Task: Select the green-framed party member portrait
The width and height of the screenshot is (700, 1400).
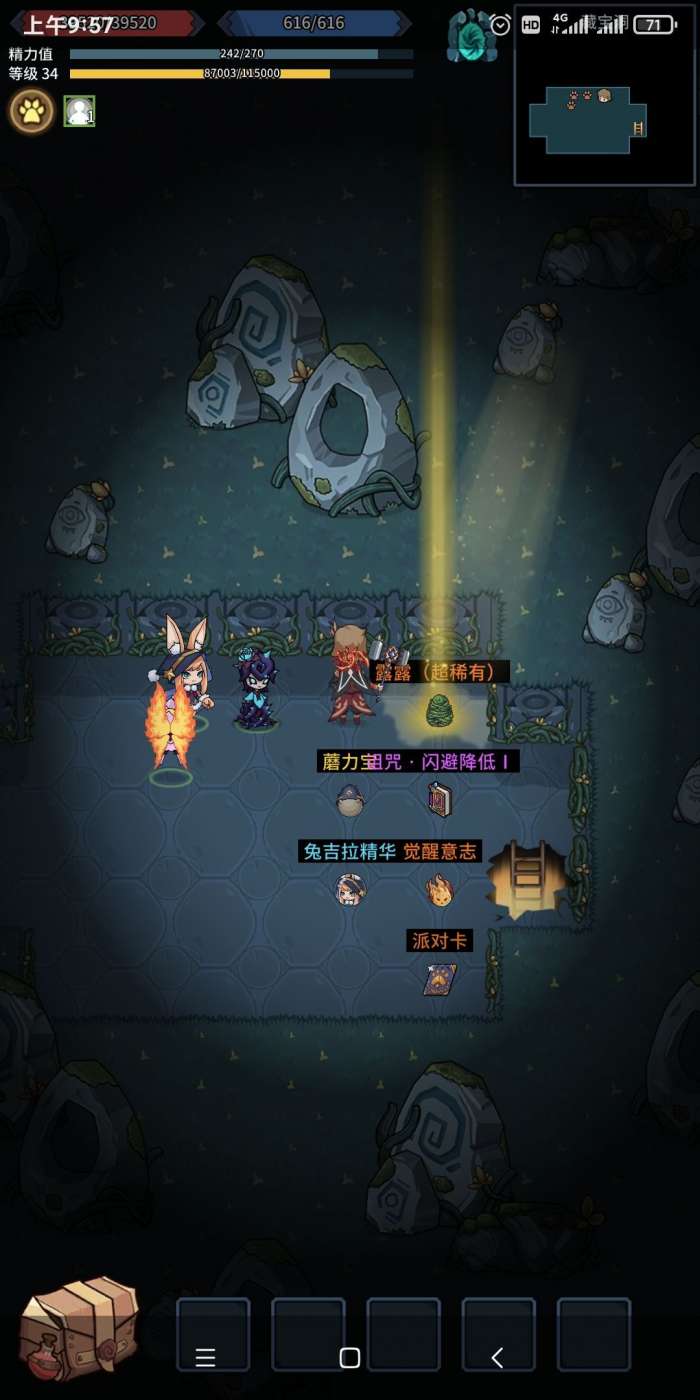Action: coord(79,111)
